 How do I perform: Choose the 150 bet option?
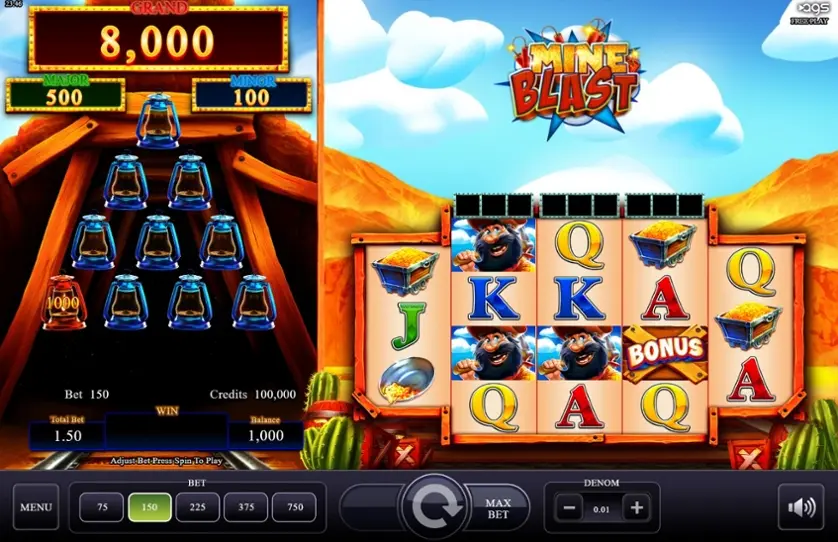pos(149,507)
